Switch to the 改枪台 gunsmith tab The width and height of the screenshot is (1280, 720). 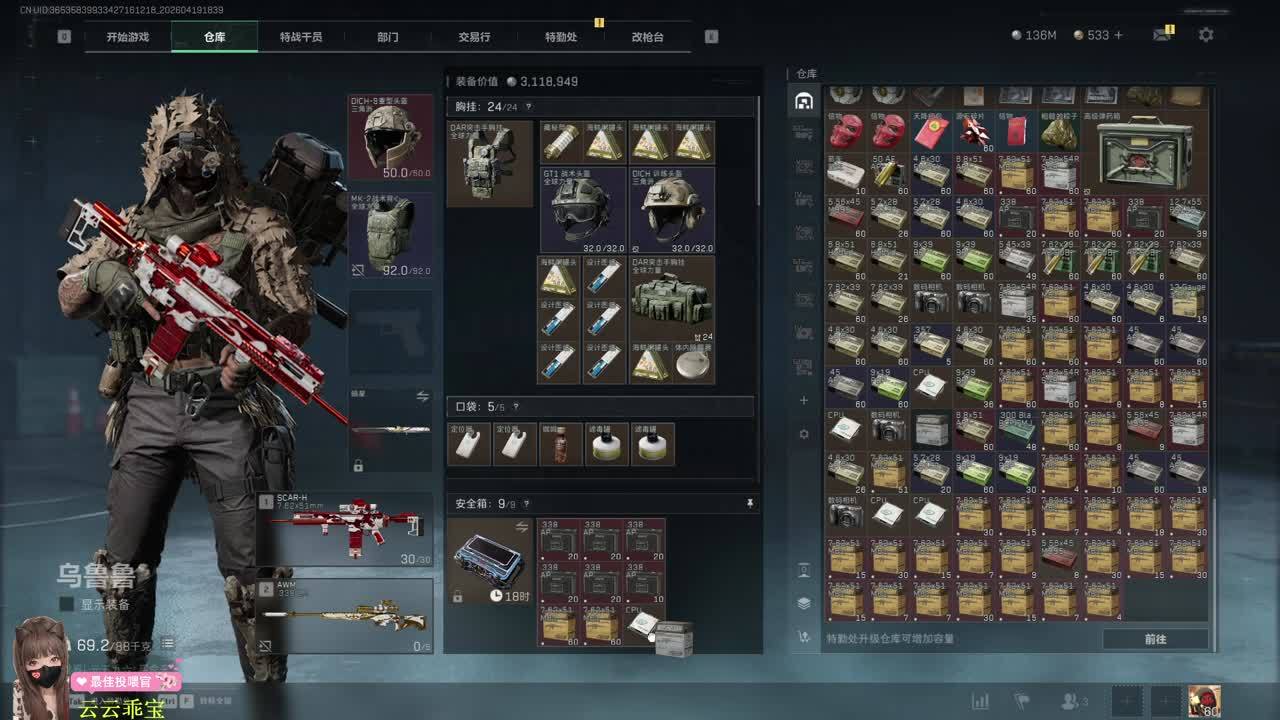click(647, 37)
